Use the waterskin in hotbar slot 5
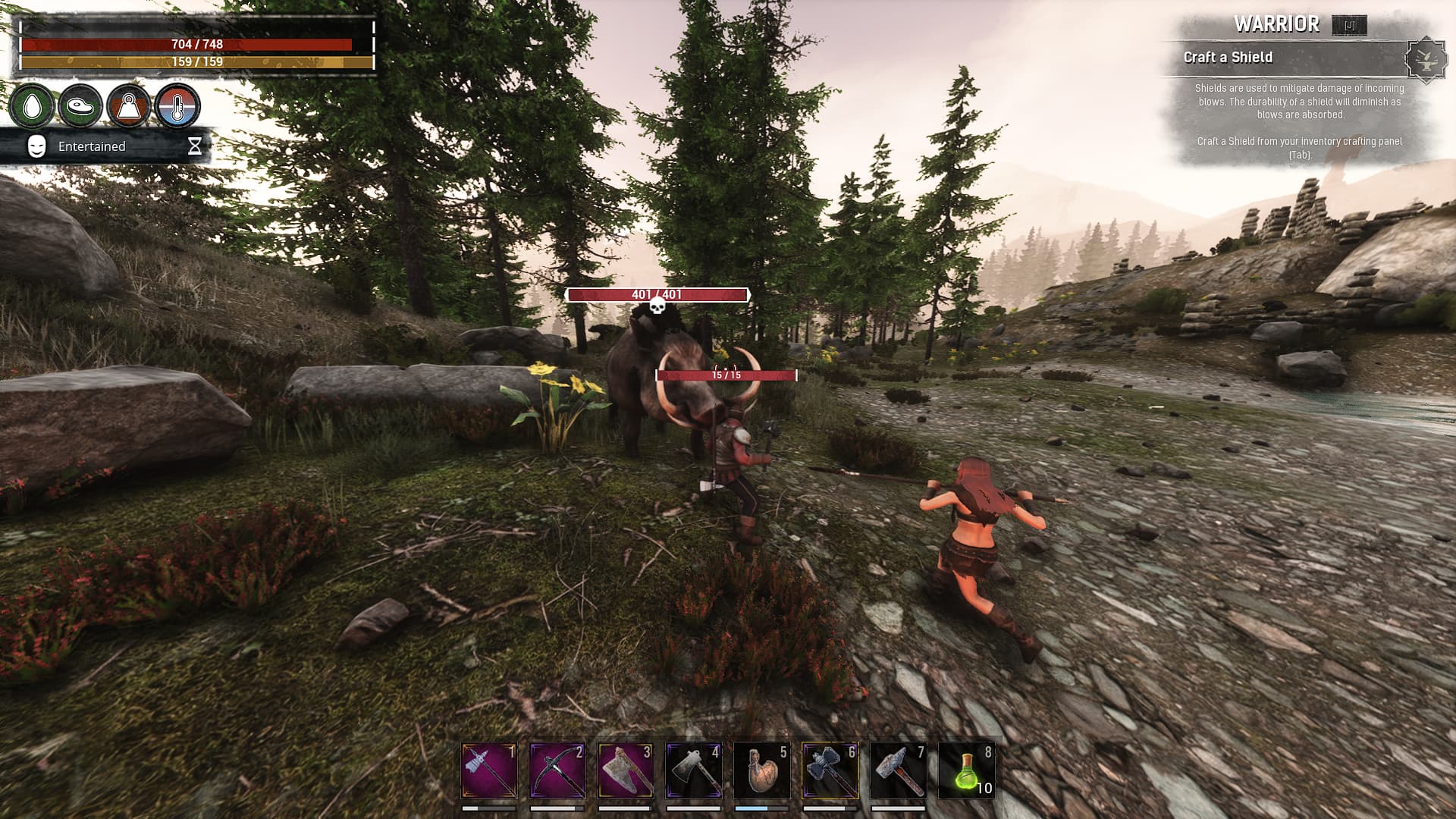Image resolution: width=1456 pixels, height=819 pixels. [762, 770]
